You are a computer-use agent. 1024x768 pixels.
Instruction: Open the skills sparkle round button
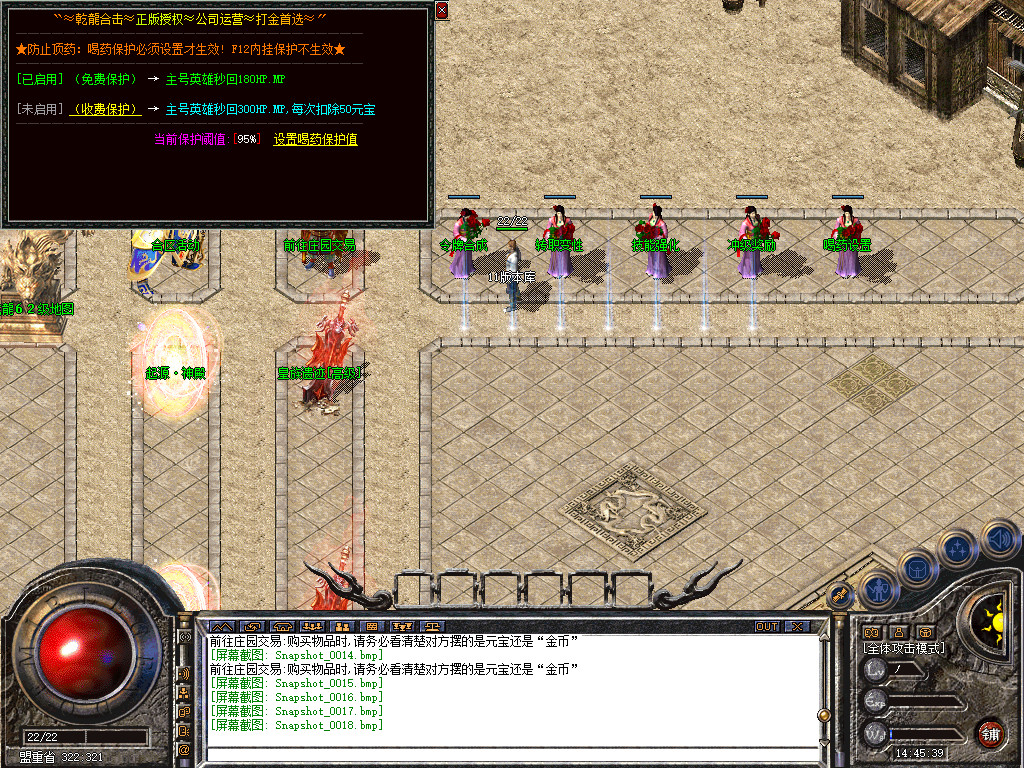click(957, 548)
